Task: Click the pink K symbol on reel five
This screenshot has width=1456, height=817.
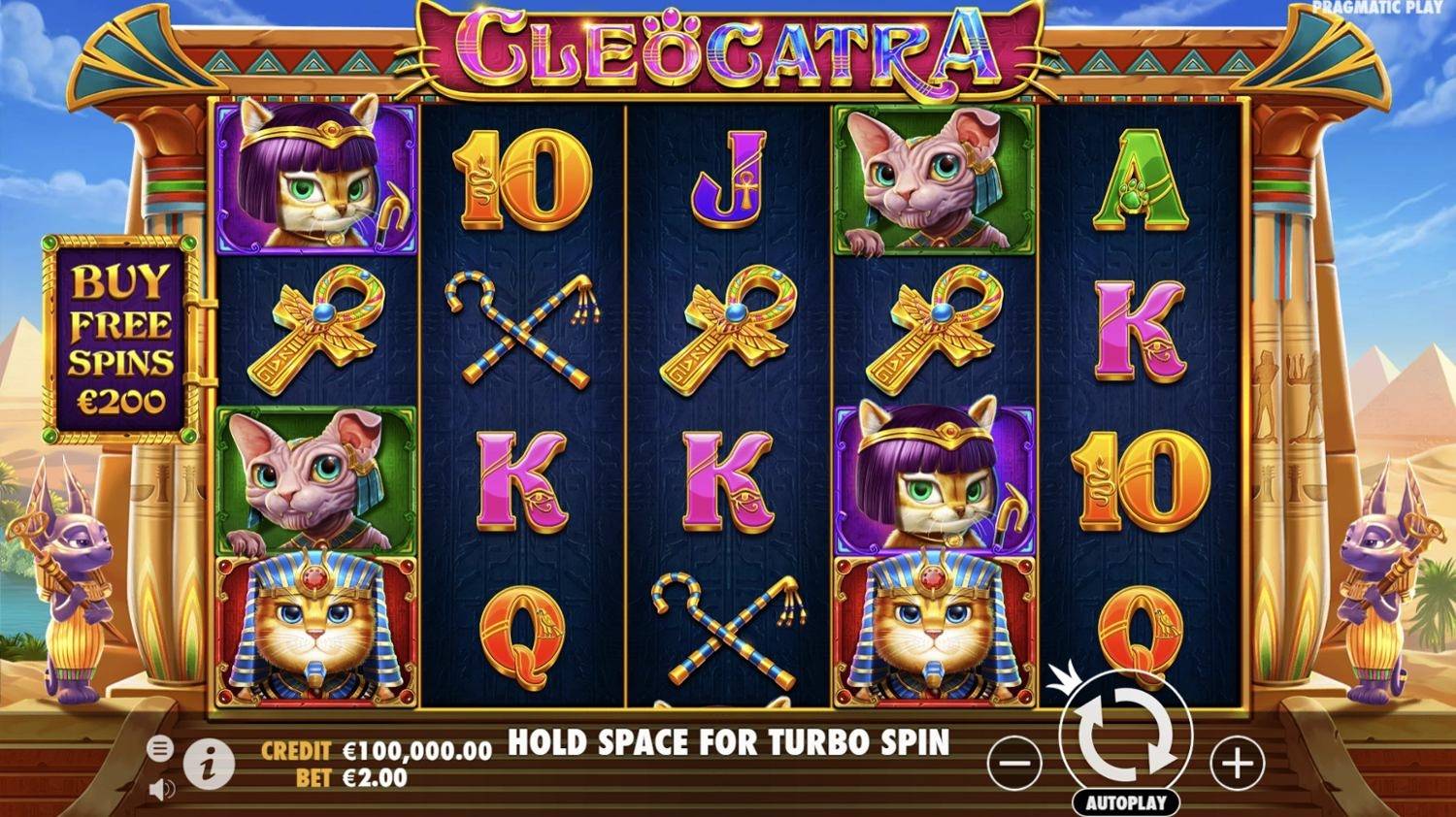Action: point(1141,330)
